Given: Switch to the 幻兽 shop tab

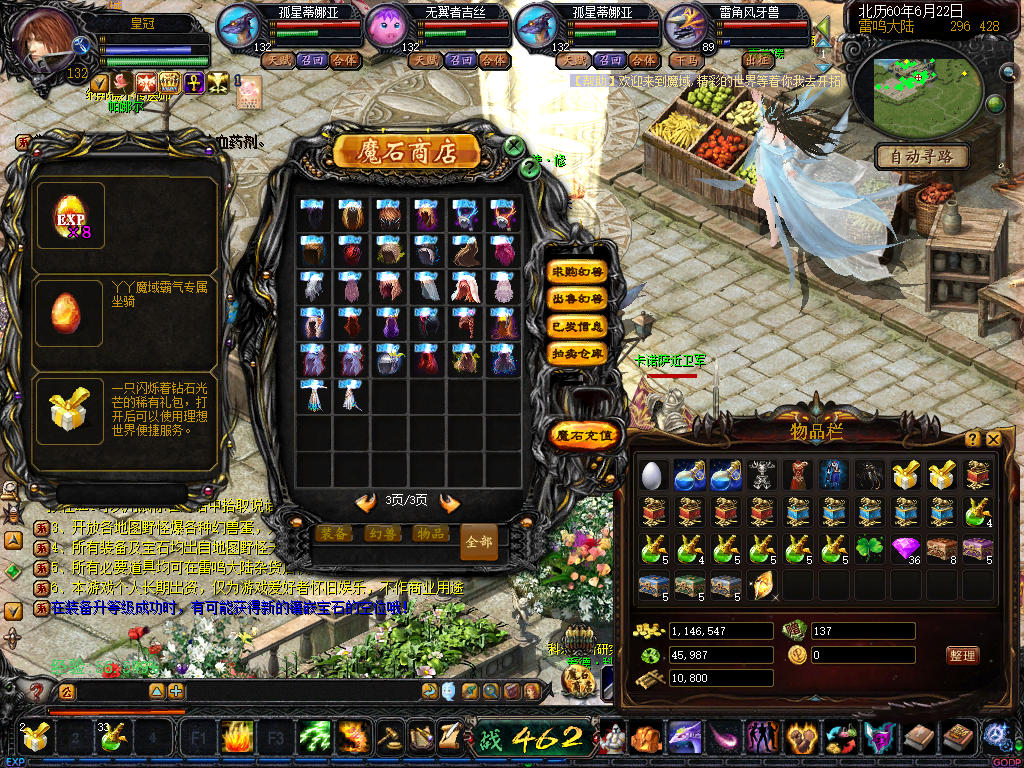Looking at the screenshot, I should [x=382, y=534].
